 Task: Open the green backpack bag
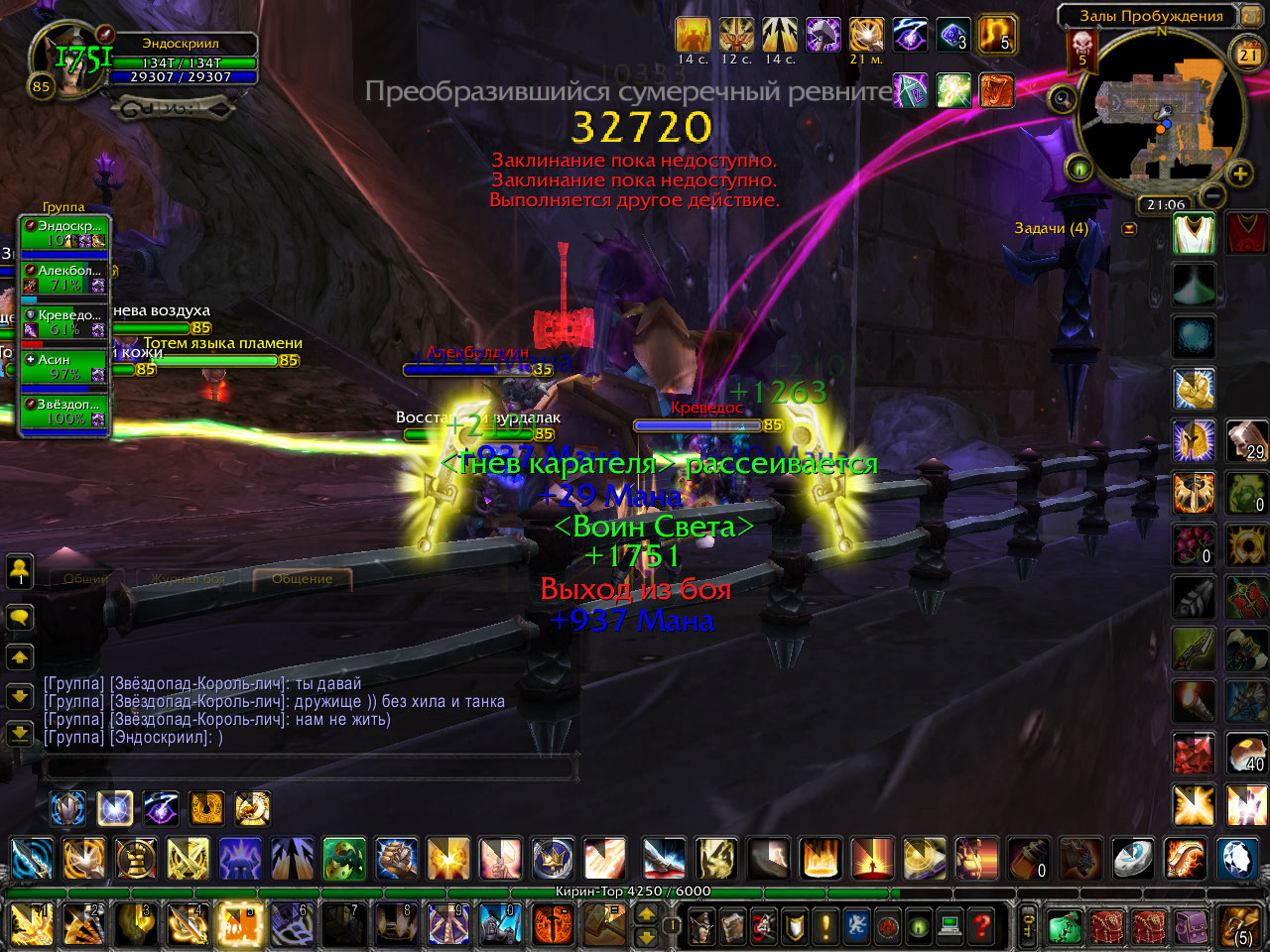click(x=1065, y=926)
